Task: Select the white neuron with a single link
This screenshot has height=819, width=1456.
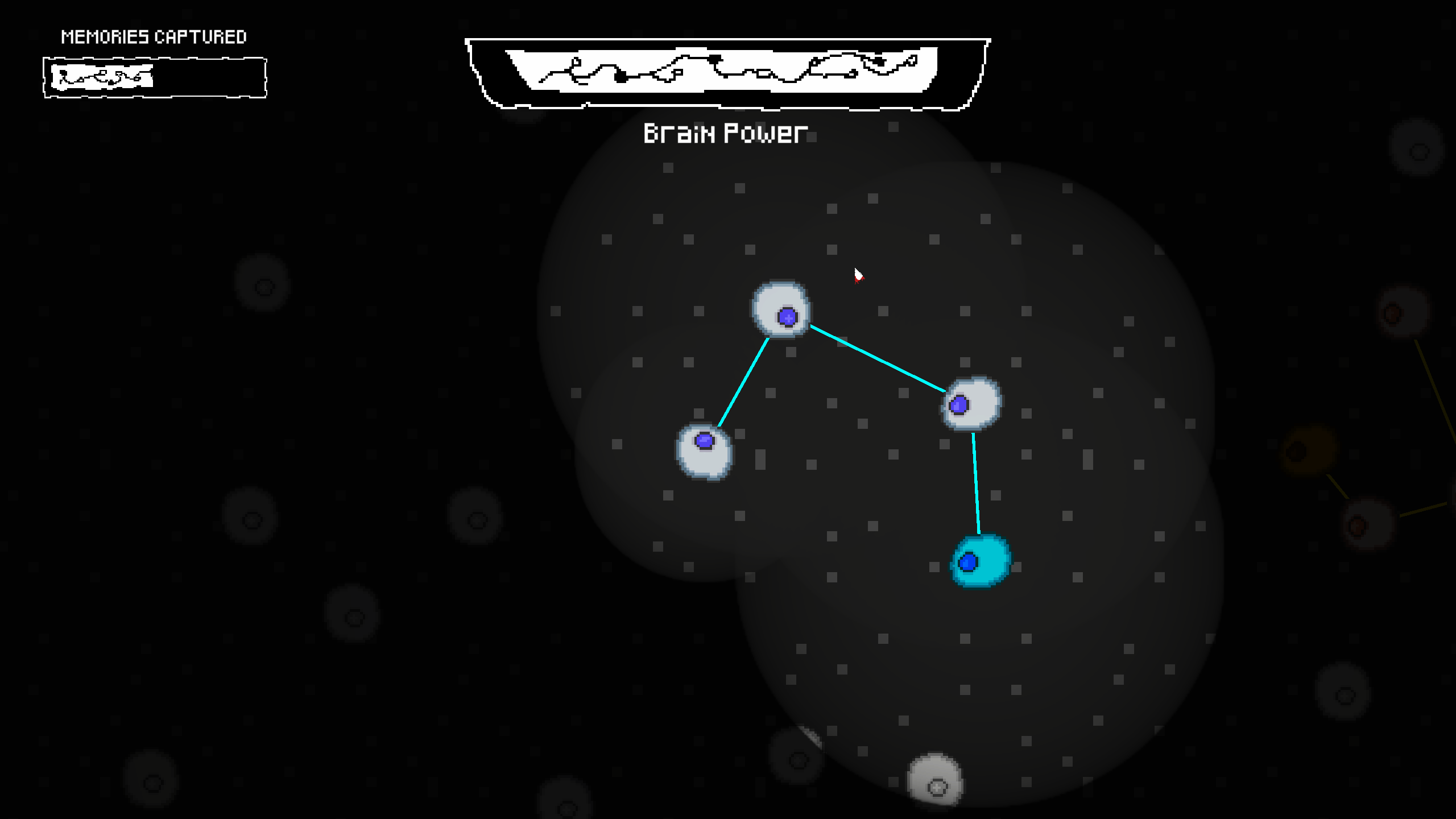Action: pos(704,452)
